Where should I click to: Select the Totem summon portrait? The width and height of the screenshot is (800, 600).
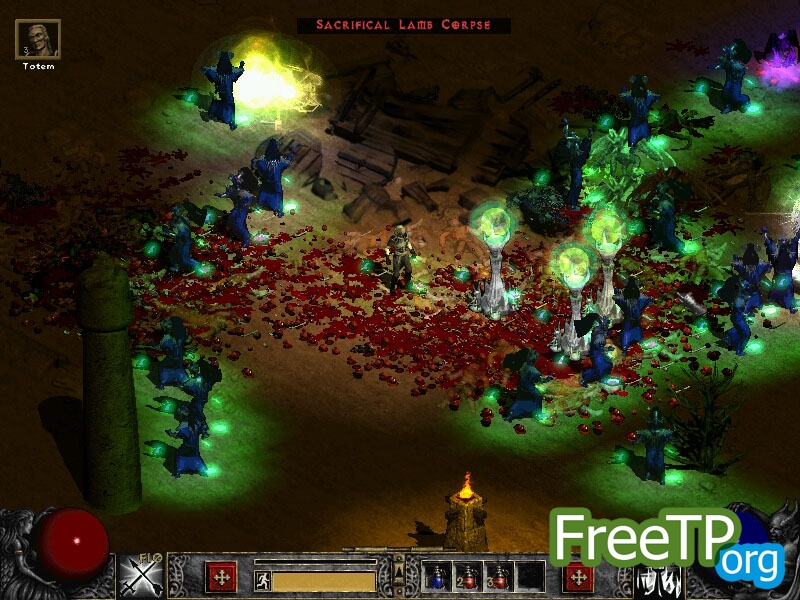(x=38, y=40)
